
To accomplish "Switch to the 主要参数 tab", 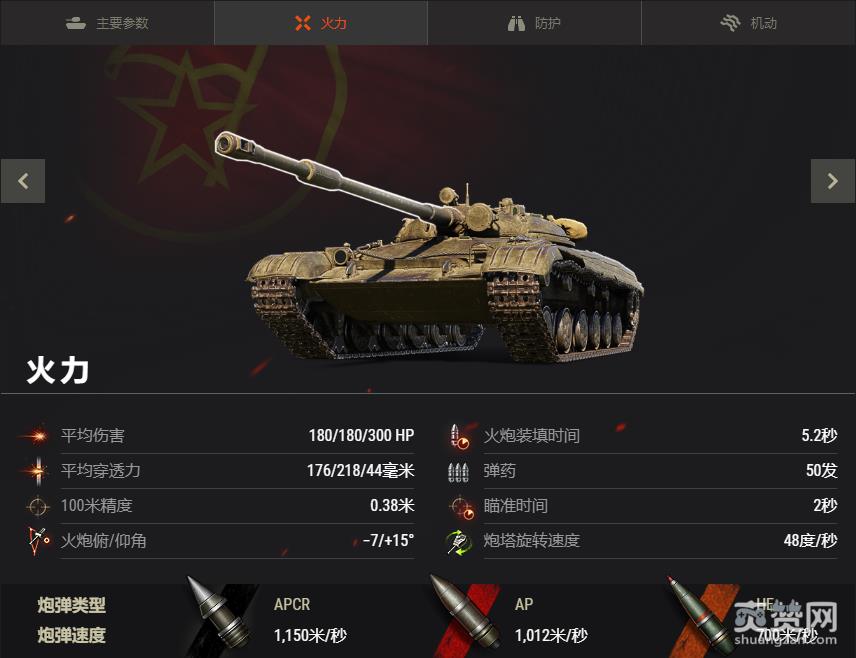I will tap(107, 23).
